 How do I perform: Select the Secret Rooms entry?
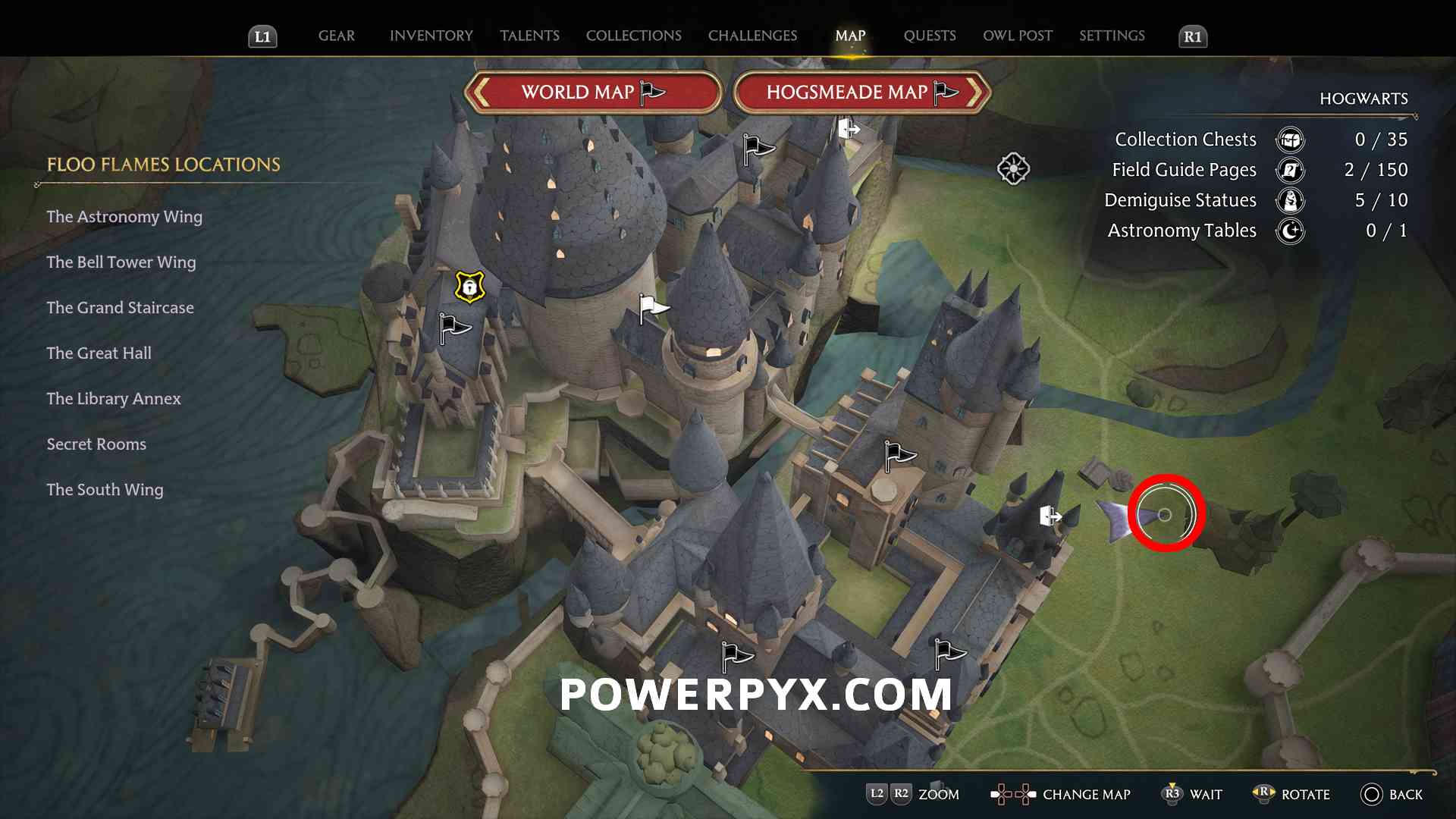pyautogui.click(x=96, y=444)
